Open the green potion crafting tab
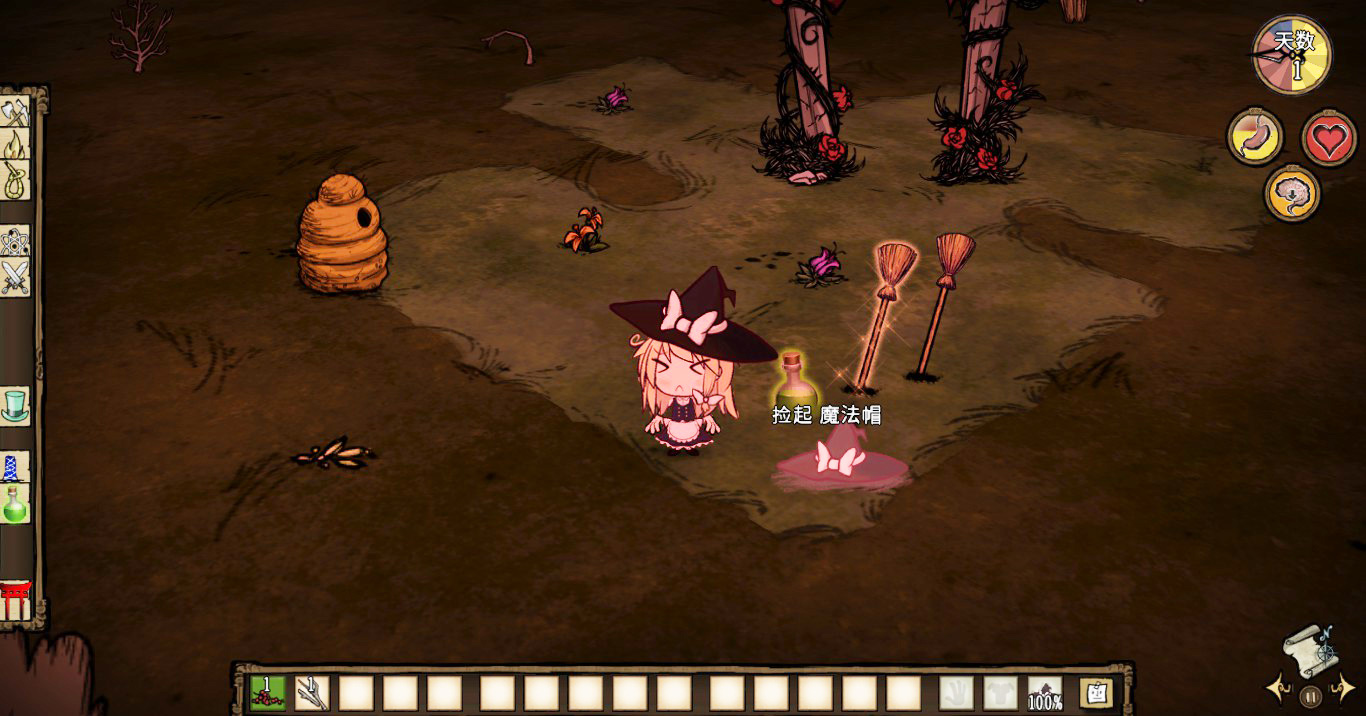This screenshot has width=1366, height=716. pos(15,503)
